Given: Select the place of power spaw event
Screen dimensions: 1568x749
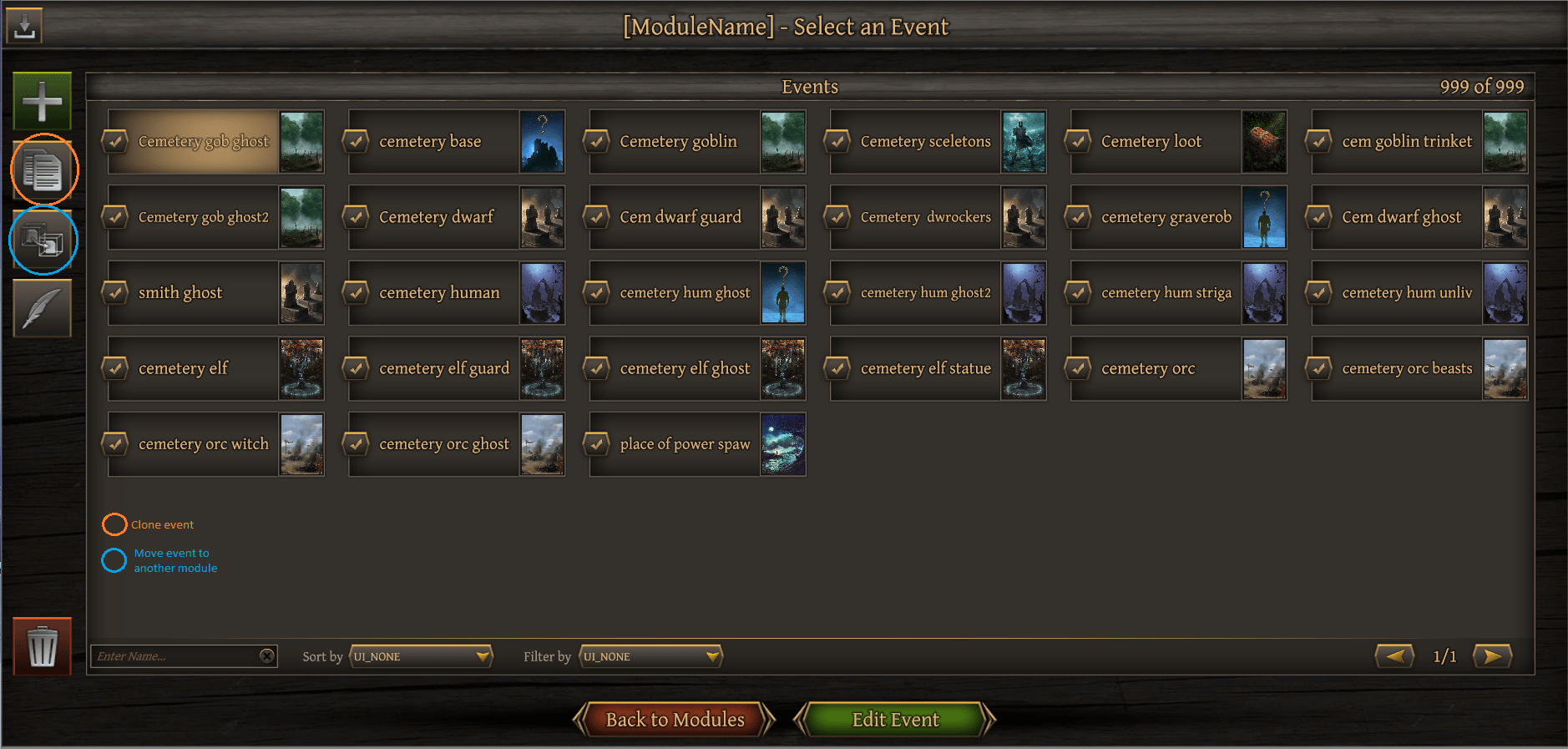Looking at the screenshot, I should click(x=685, y=443).
